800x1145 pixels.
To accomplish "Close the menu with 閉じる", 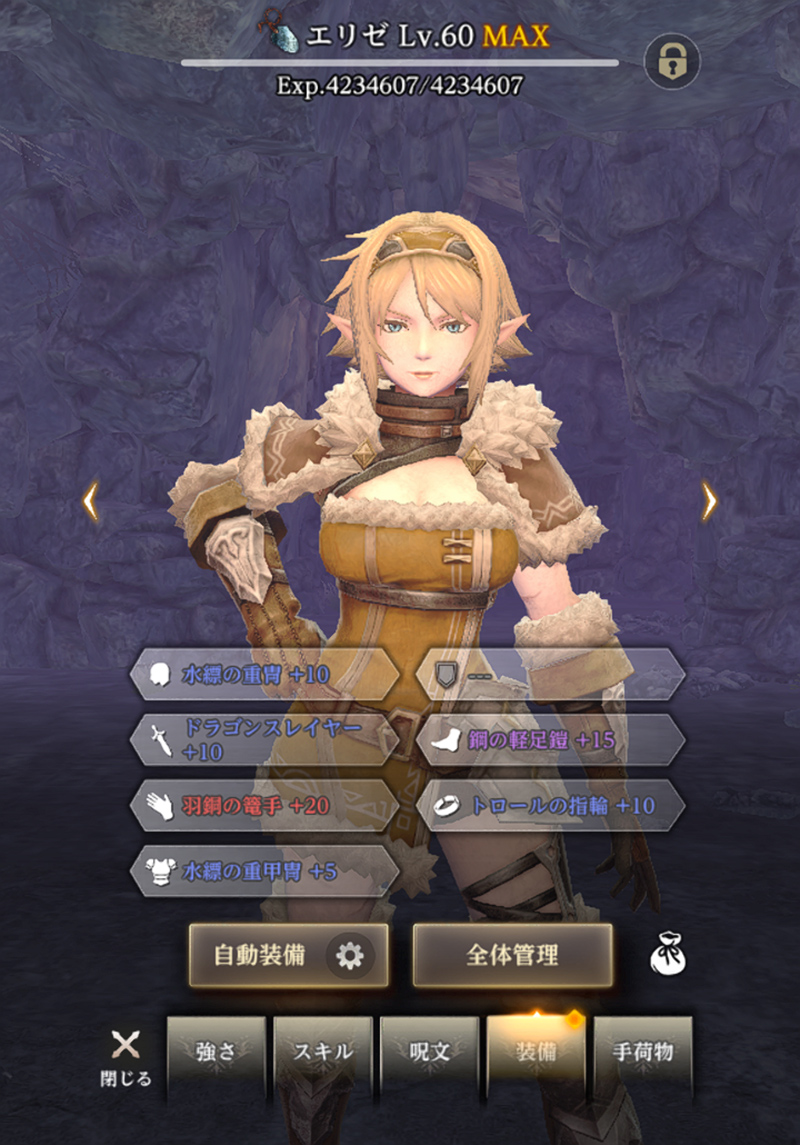I will click(126, 1056).
